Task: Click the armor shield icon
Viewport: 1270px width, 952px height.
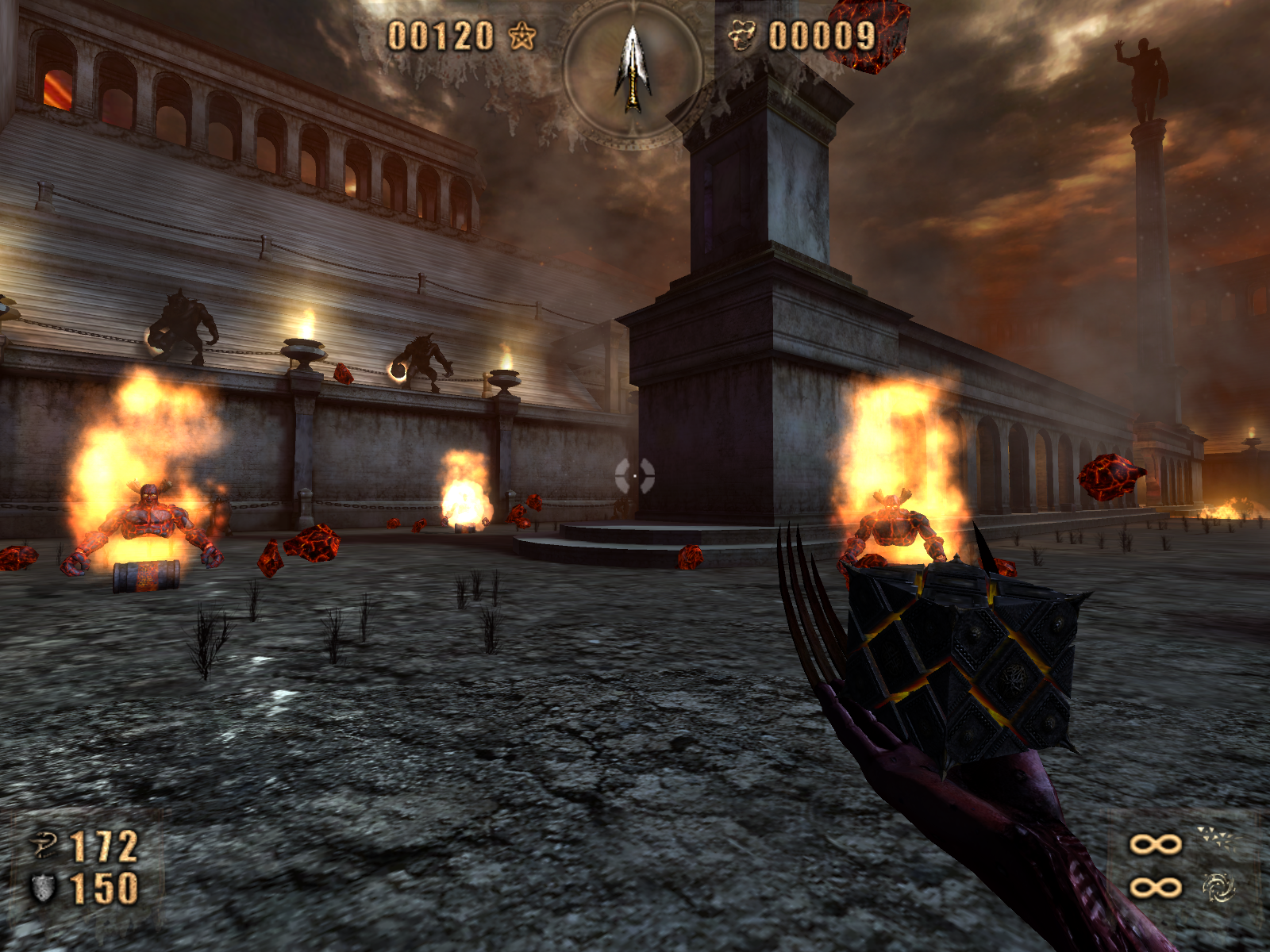Action: point(43,889)
